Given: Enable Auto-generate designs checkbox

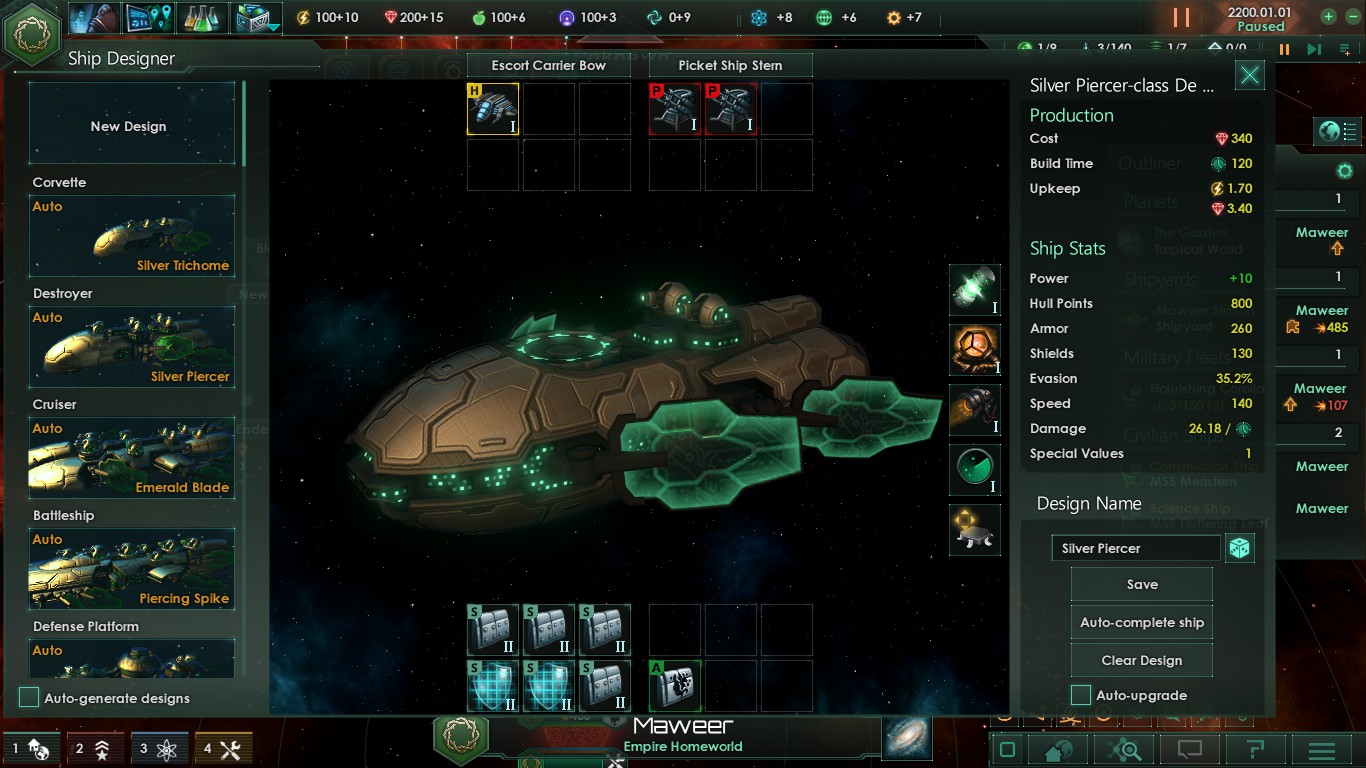Looking at the screenshot, I should click(30, 698).
